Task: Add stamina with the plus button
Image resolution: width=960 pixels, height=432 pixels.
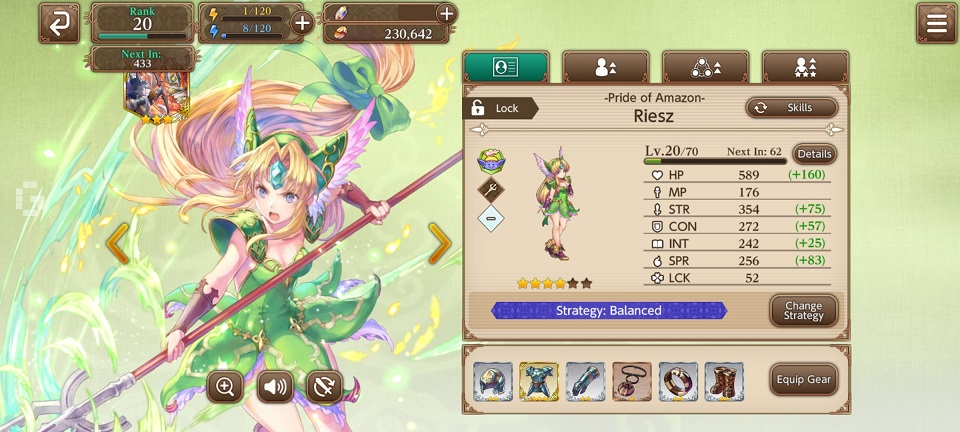Action: point(301,23)
